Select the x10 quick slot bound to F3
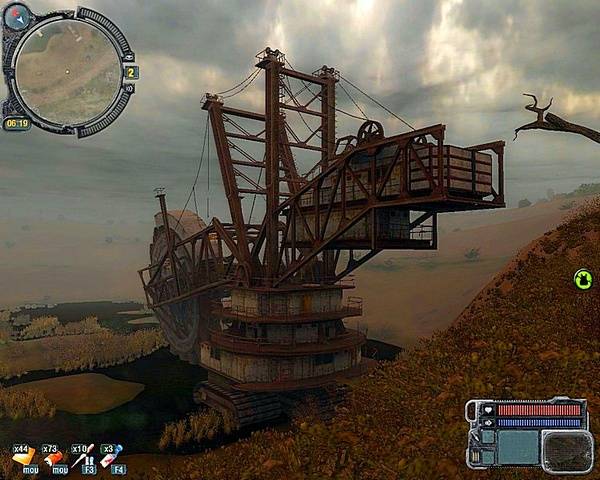This screenshot has width=600, height=480. (83, 457)
